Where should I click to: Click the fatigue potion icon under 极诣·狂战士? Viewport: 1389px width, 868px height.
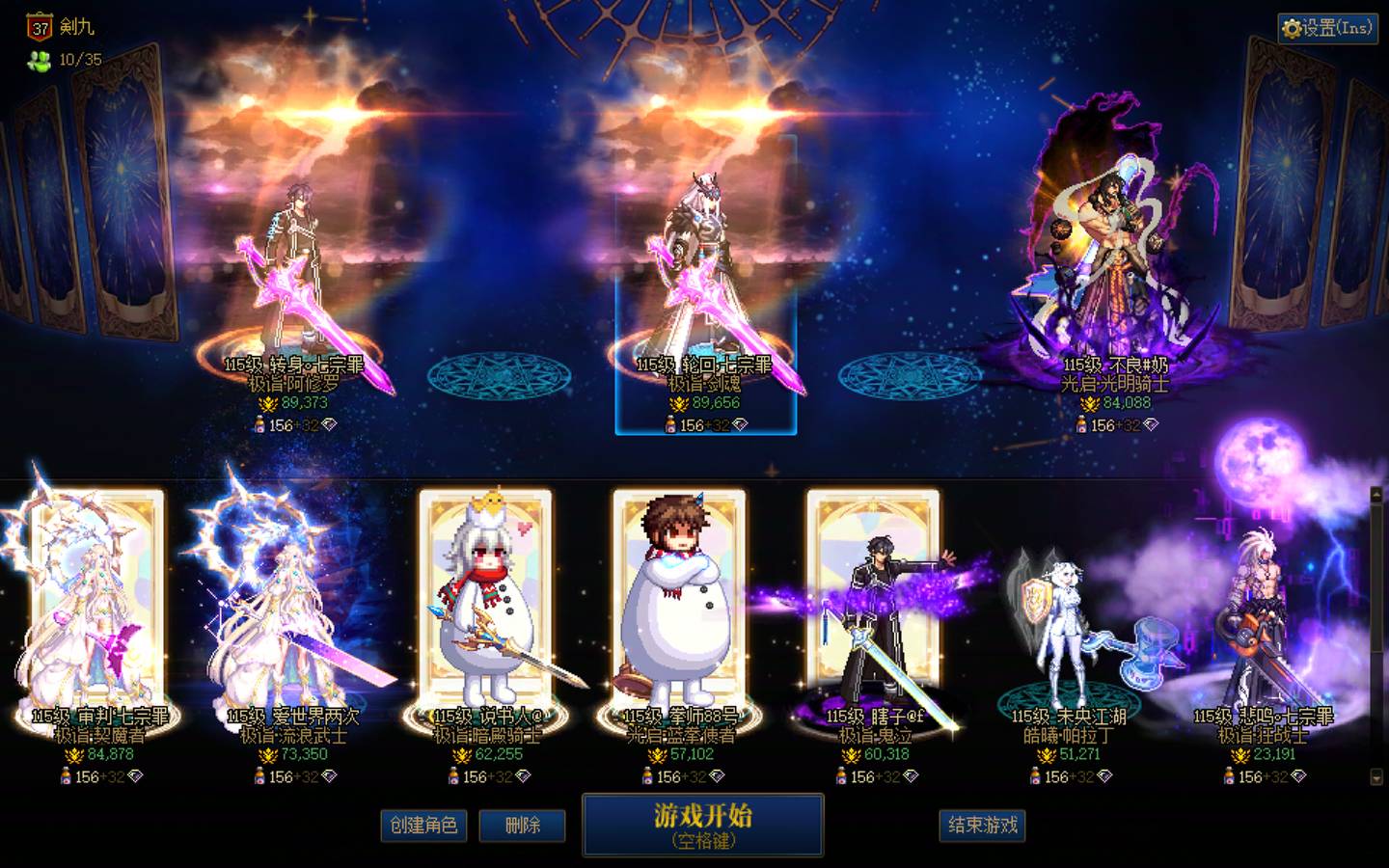click(1230, 774)
